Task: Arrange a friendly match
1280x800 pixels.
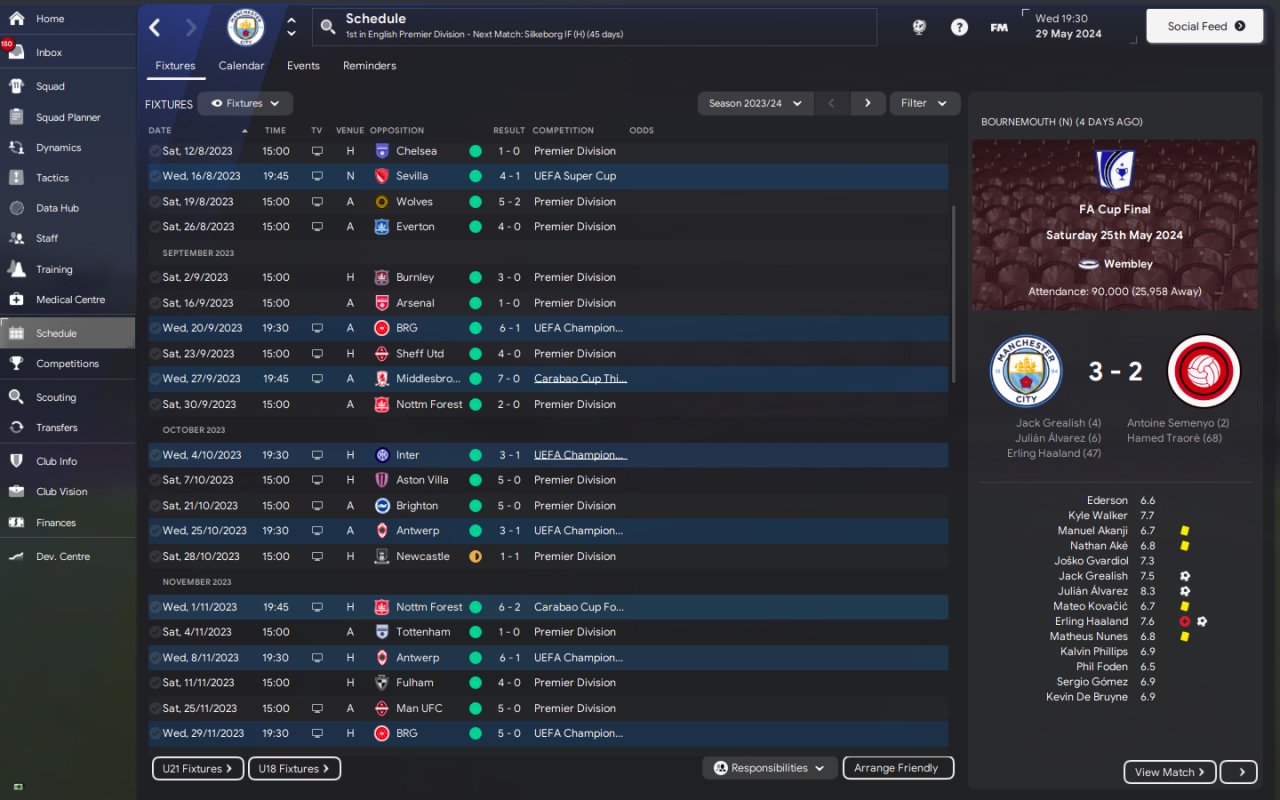Action: coord(897,768)
